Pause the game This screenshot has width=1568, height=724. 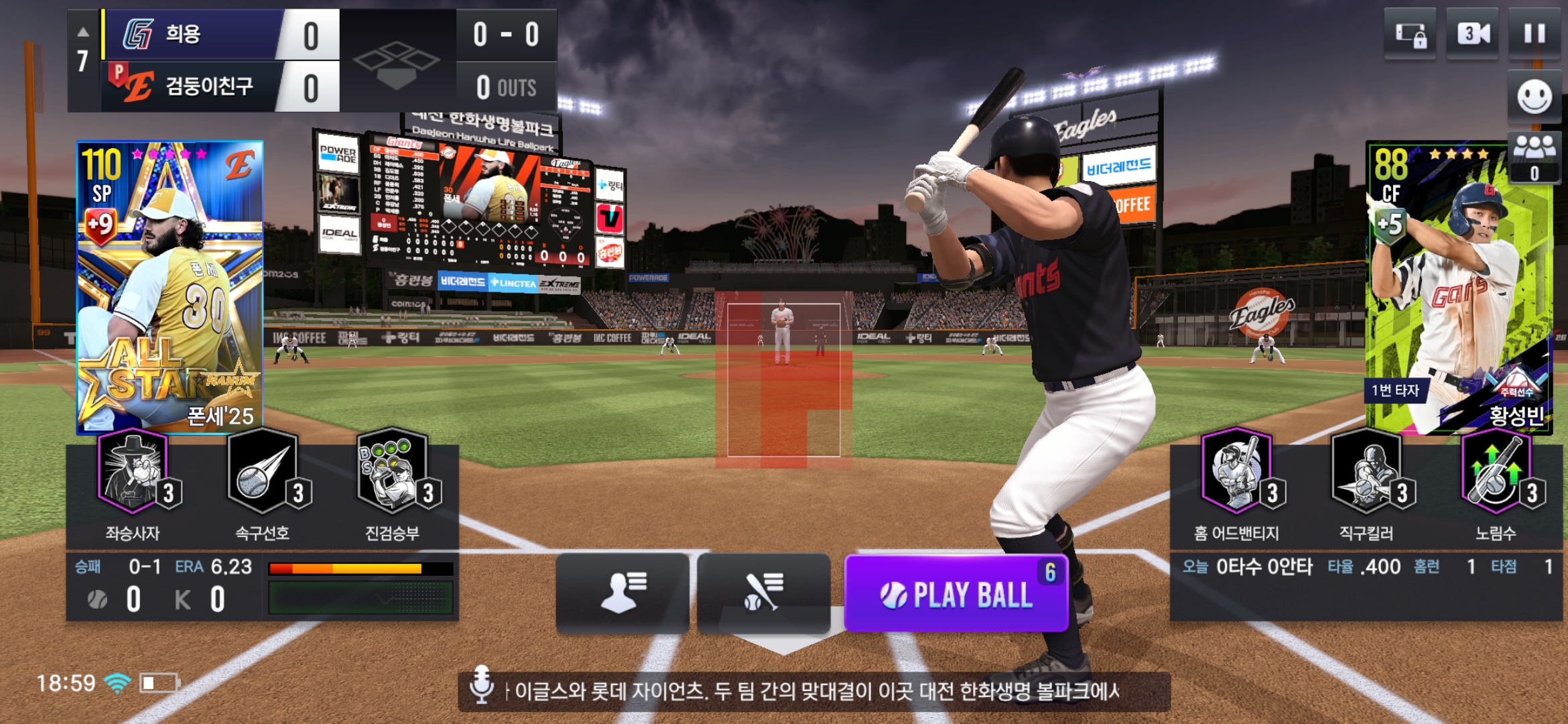(x=1534, y=34)
